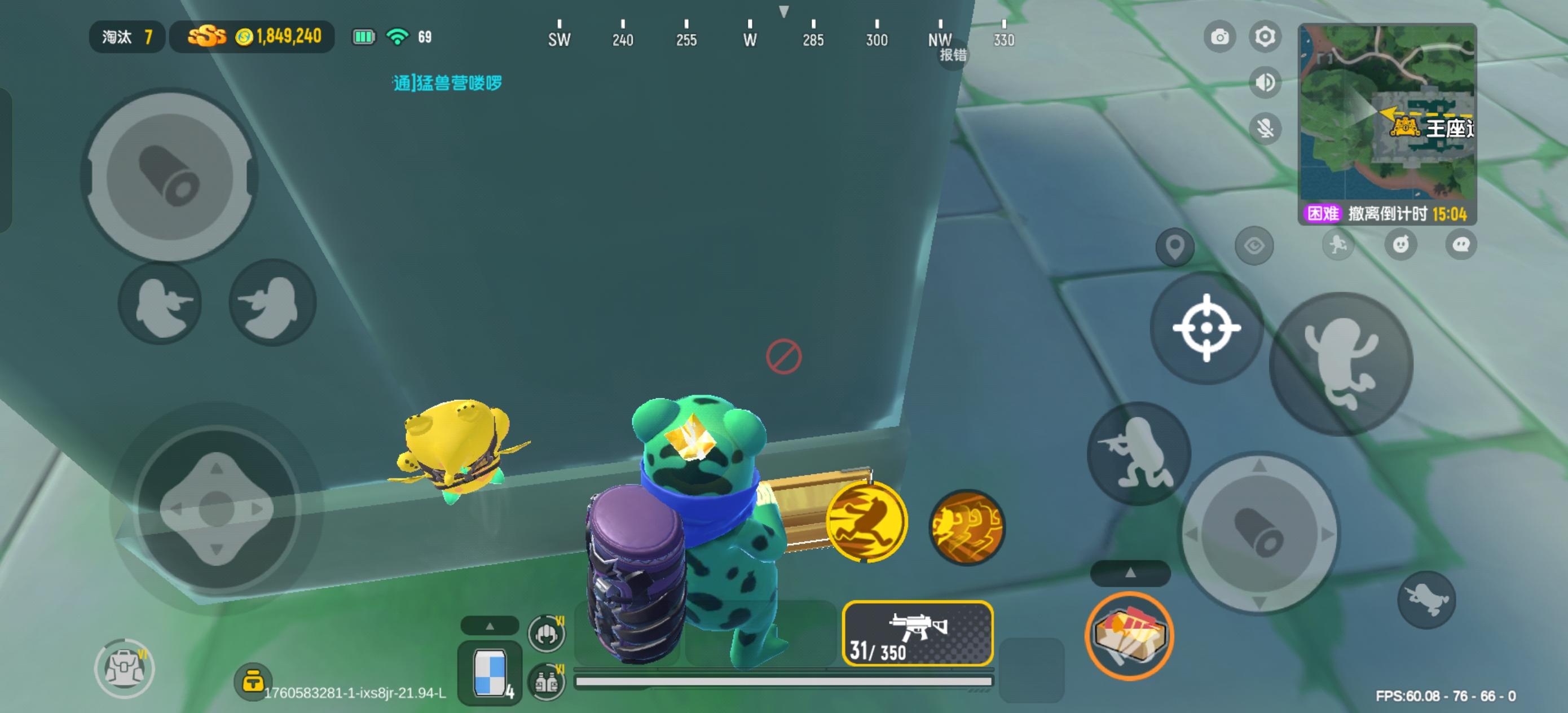1568x713 pixels.
Task: Tap the location ping marker icon
Action: tap(1175, 247)
